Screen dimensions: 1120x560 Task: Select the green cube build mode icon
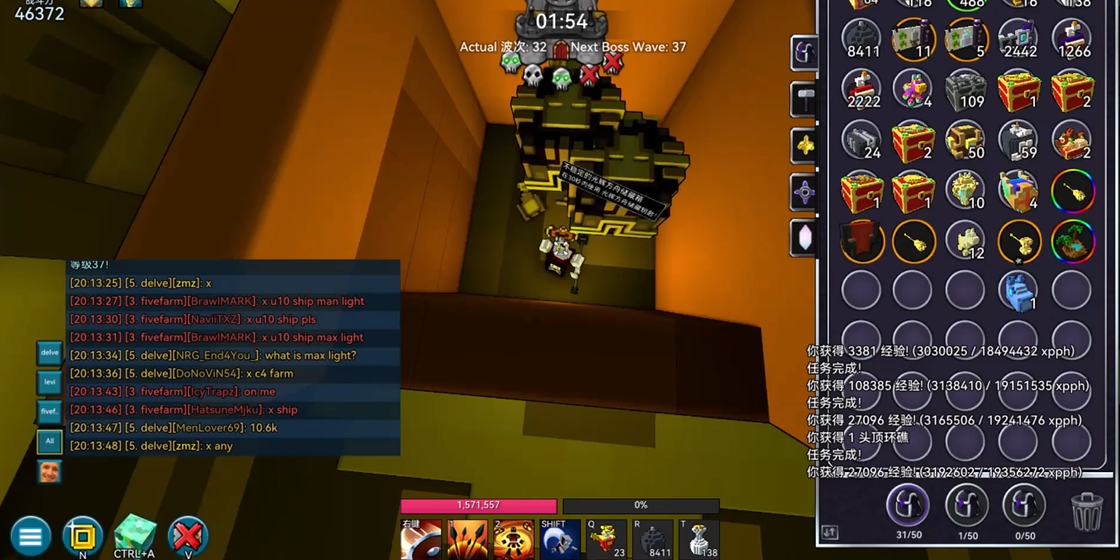134,534
